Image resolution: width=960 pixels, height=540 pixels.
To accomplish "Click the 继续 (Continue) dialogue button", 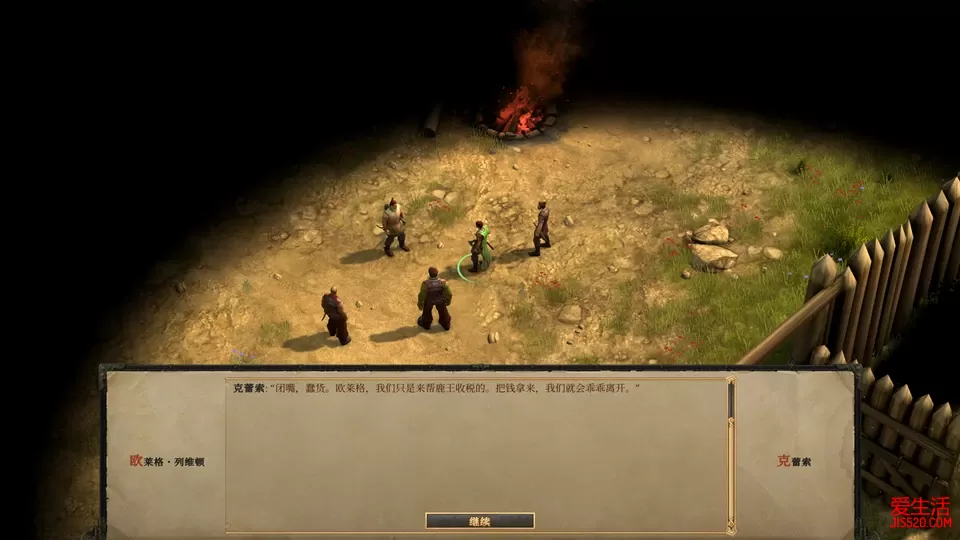I will tap(479, 521).
